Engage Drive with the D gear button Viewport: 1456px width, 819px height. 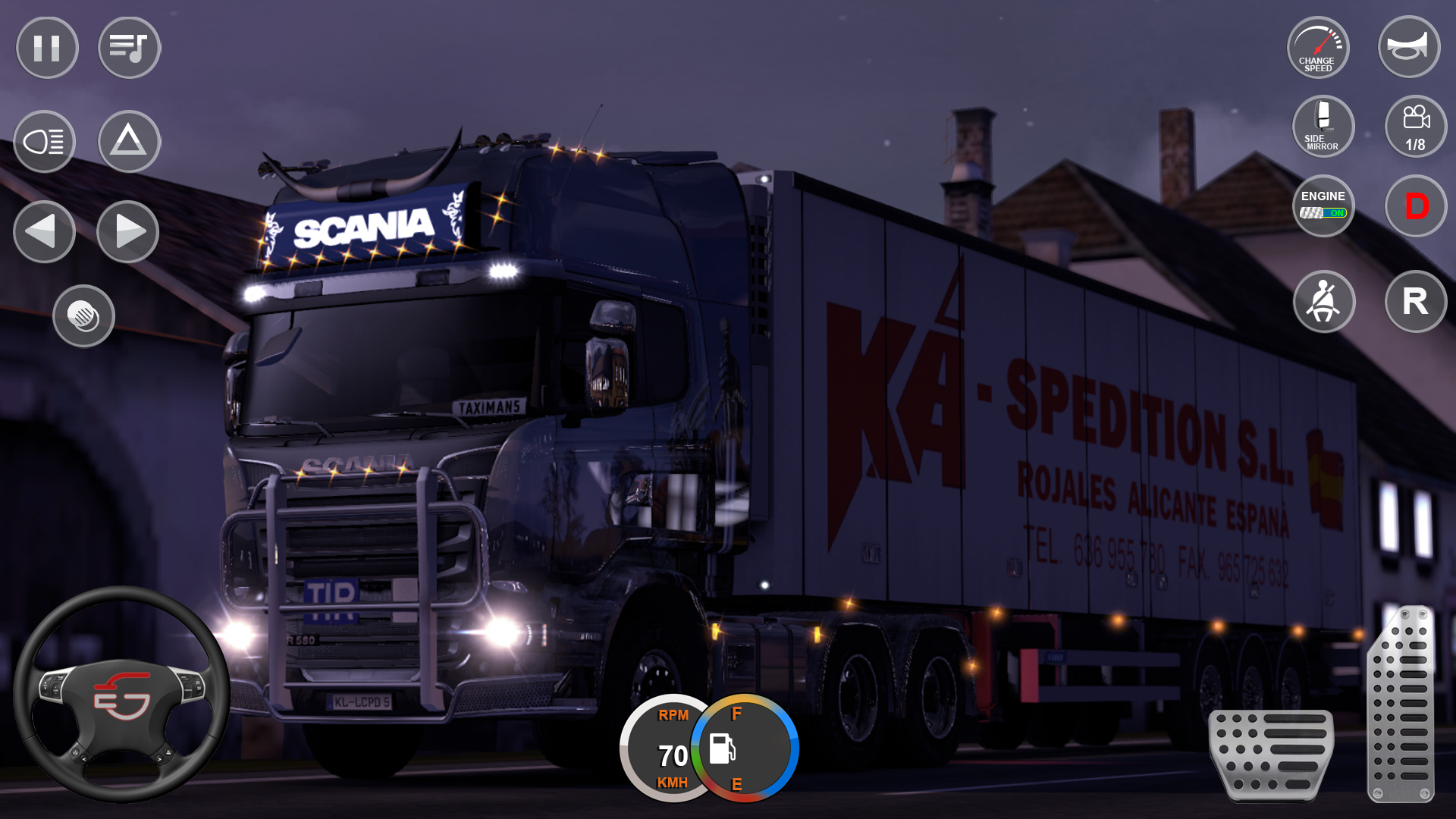pyautogui.click(x=1415, y=206)
